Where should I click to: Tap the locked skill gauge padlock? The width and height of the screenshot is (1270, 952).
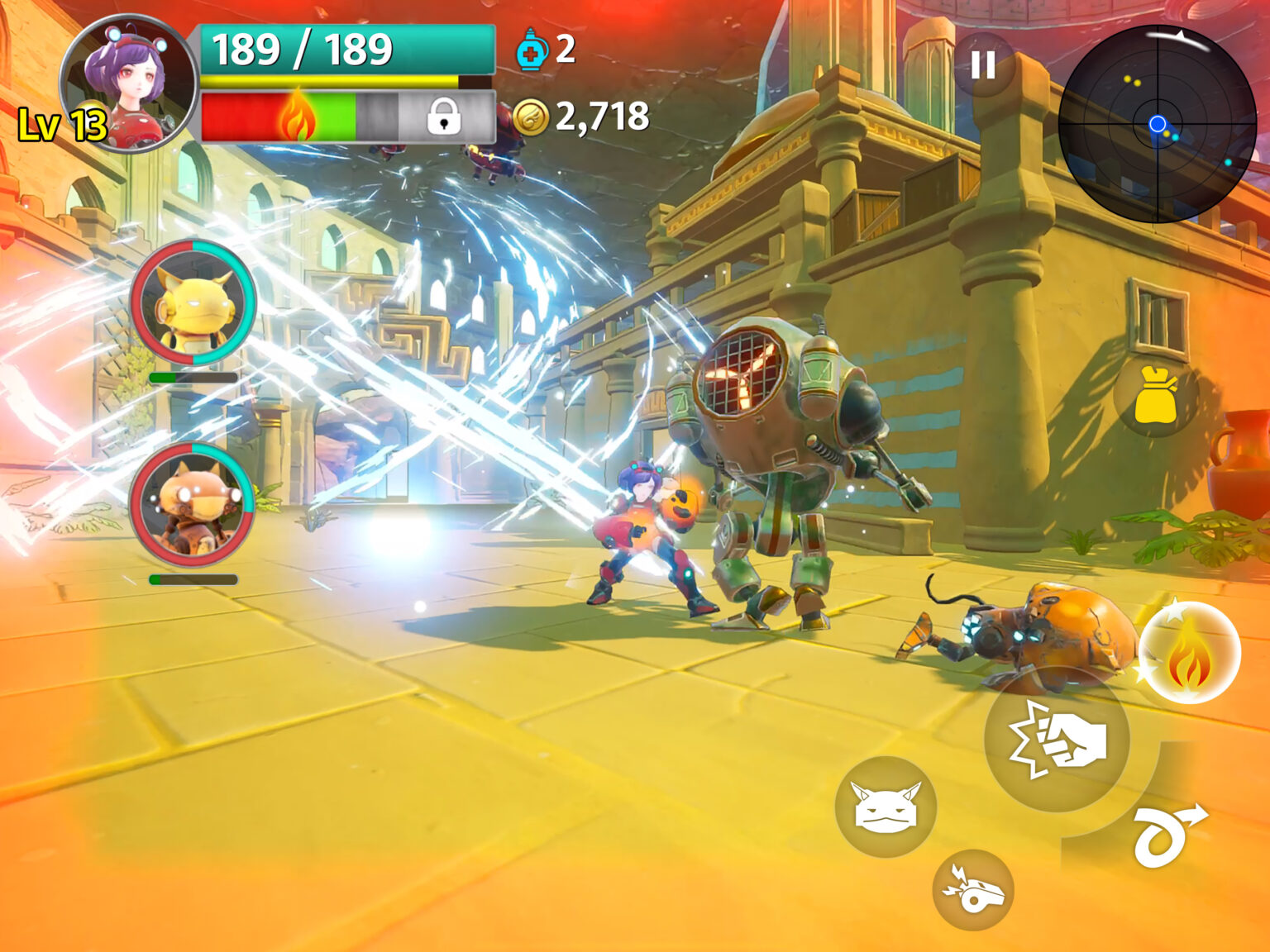click(444, 117)
